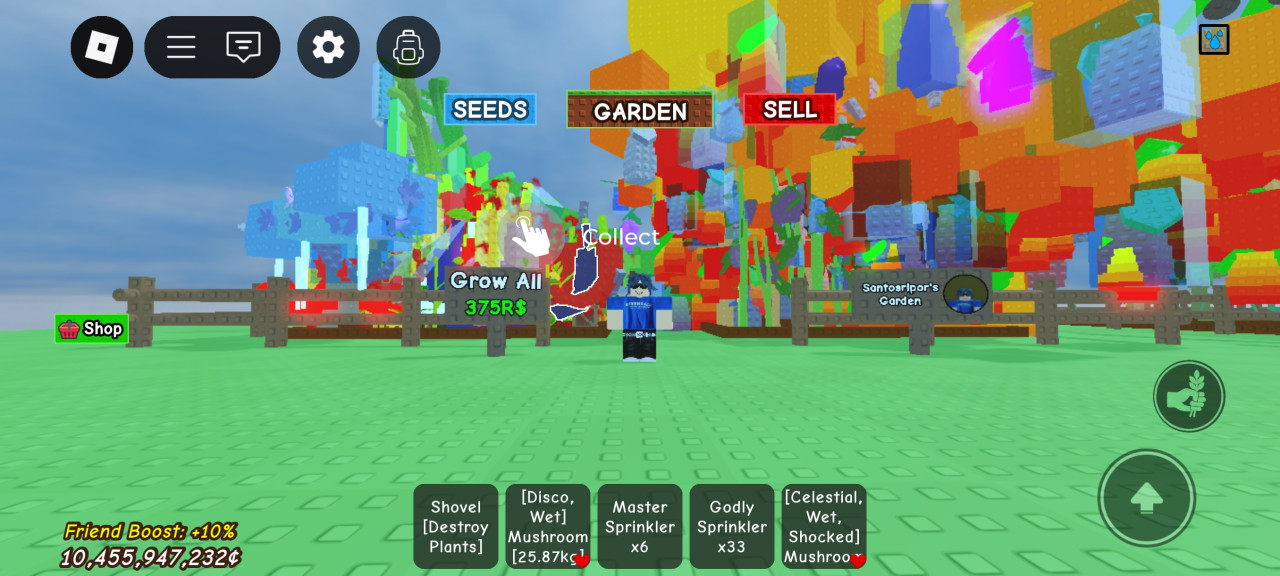Tap the hand holding plant button
The image size is (1280, 576).
(x=1188, y=396)
